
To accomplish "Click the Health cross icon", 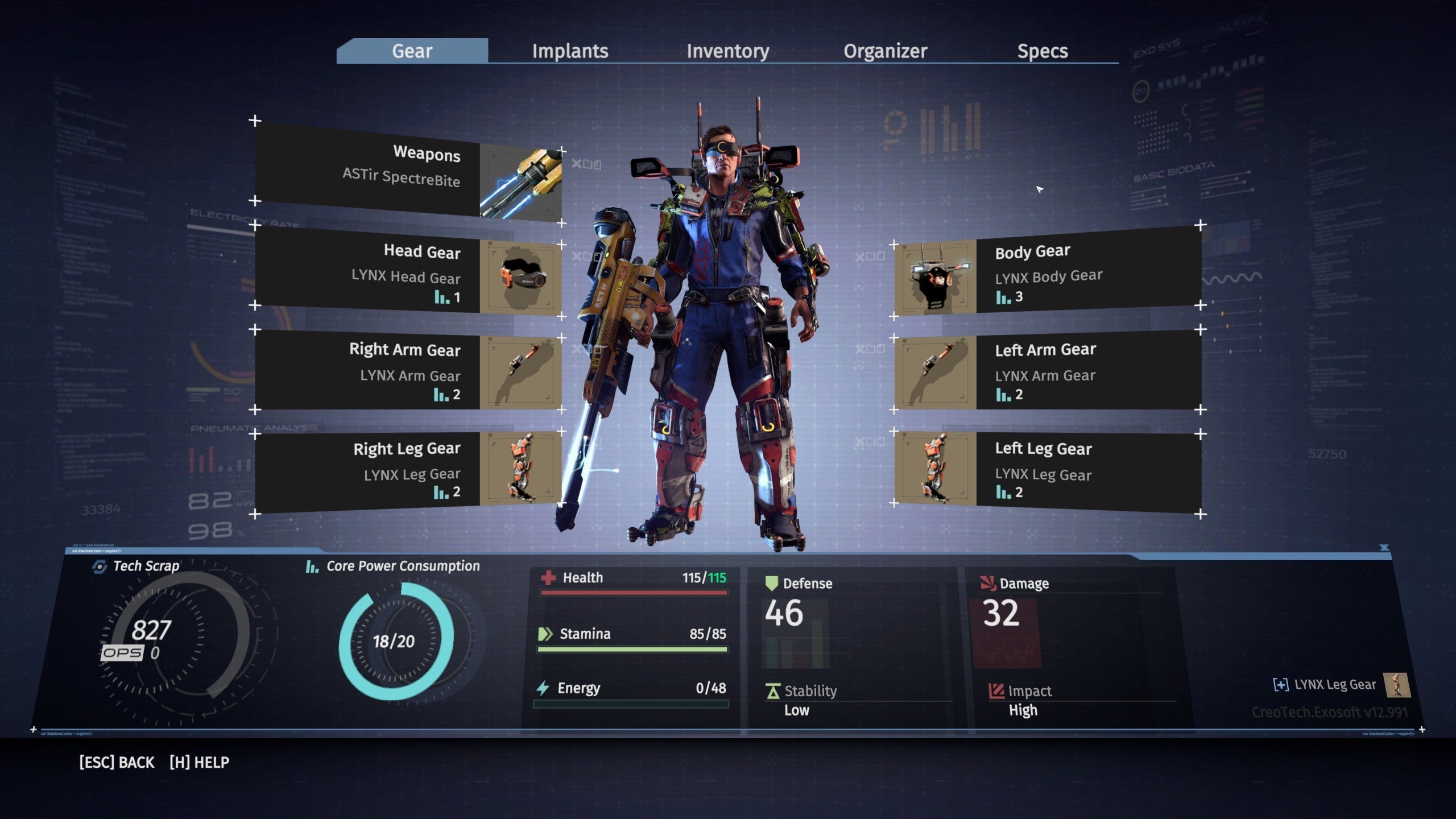I will [x=548, y=578].
